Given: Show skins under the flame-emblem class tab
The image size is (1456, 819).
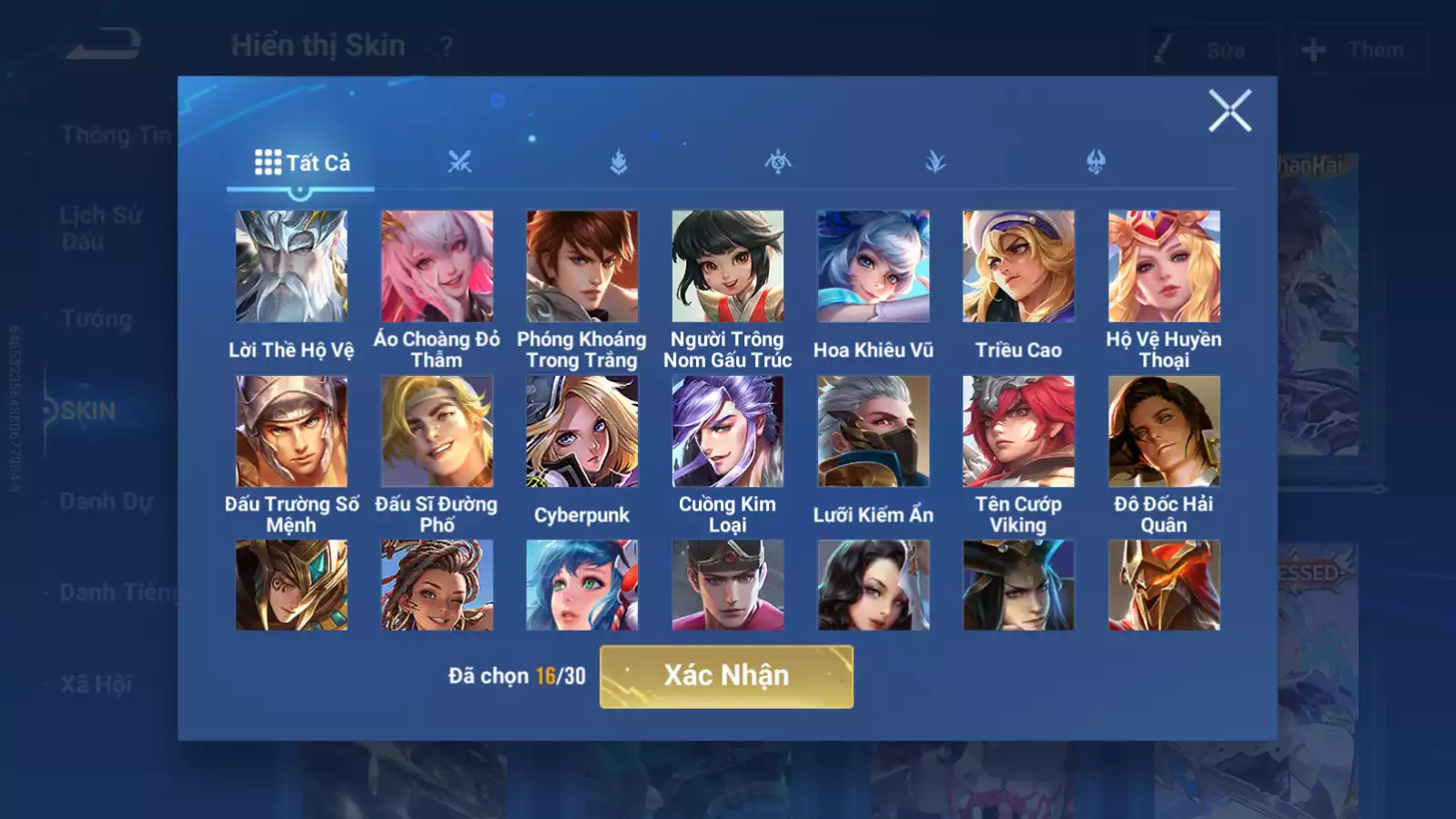Looking at the screenshot, I should [x=619, y=163].
